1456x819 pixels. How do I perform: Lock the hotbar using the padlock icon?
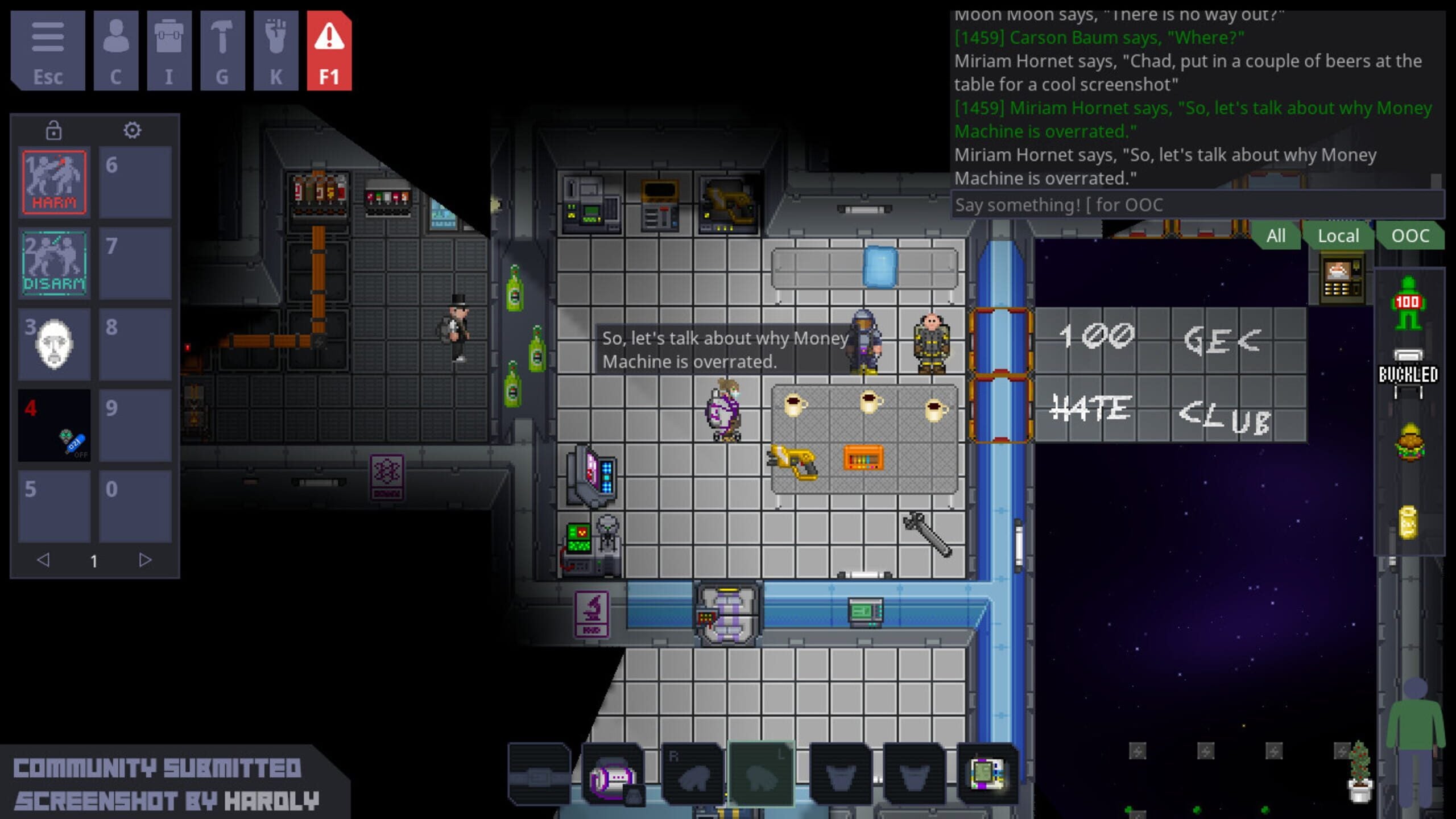(54, 130)
